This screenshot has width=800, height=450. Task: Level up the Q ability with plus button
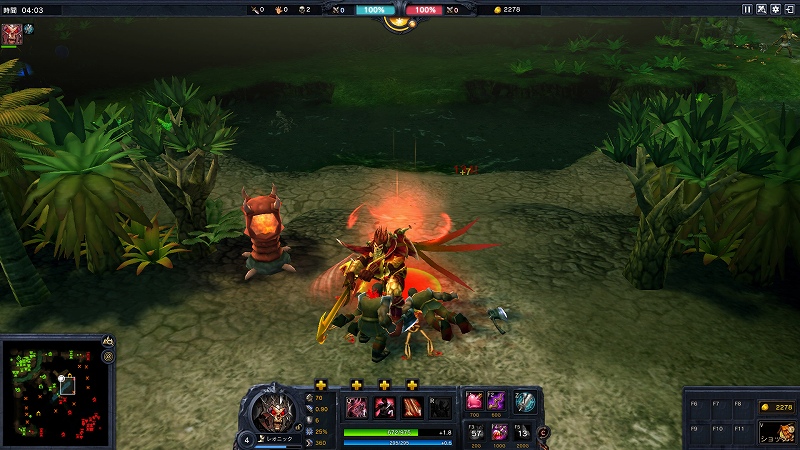356,385
